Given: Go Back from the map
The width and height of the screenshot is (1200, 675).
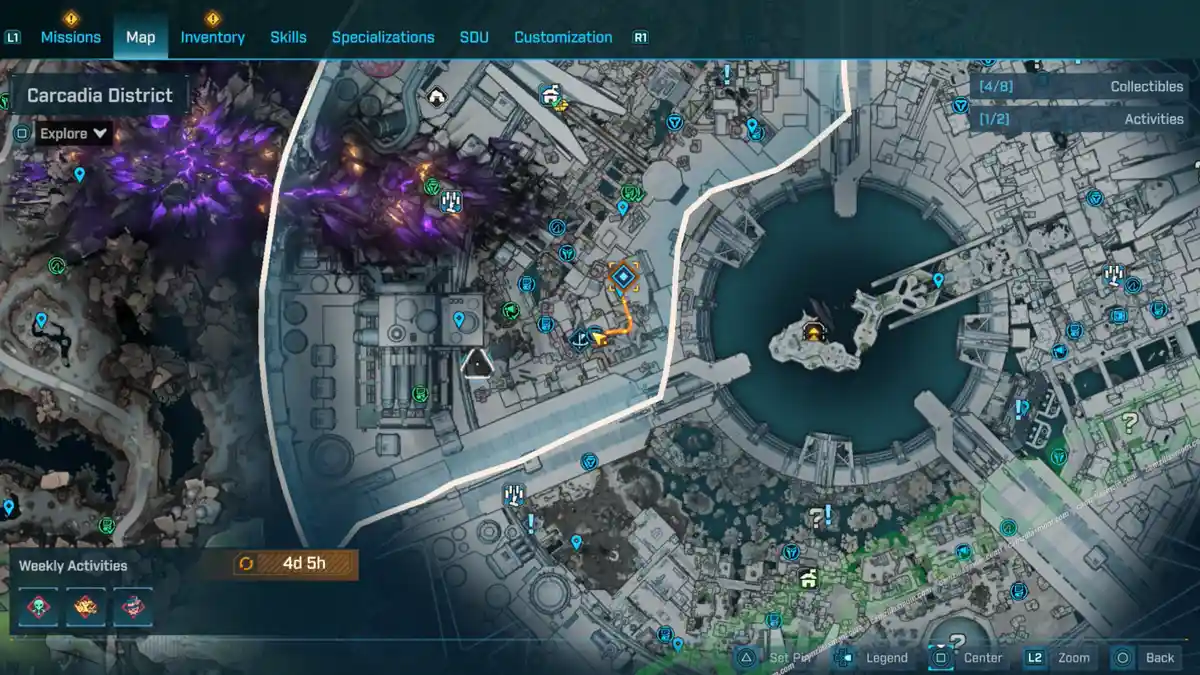Looking at the screenshot, I should click(1159, 657).
